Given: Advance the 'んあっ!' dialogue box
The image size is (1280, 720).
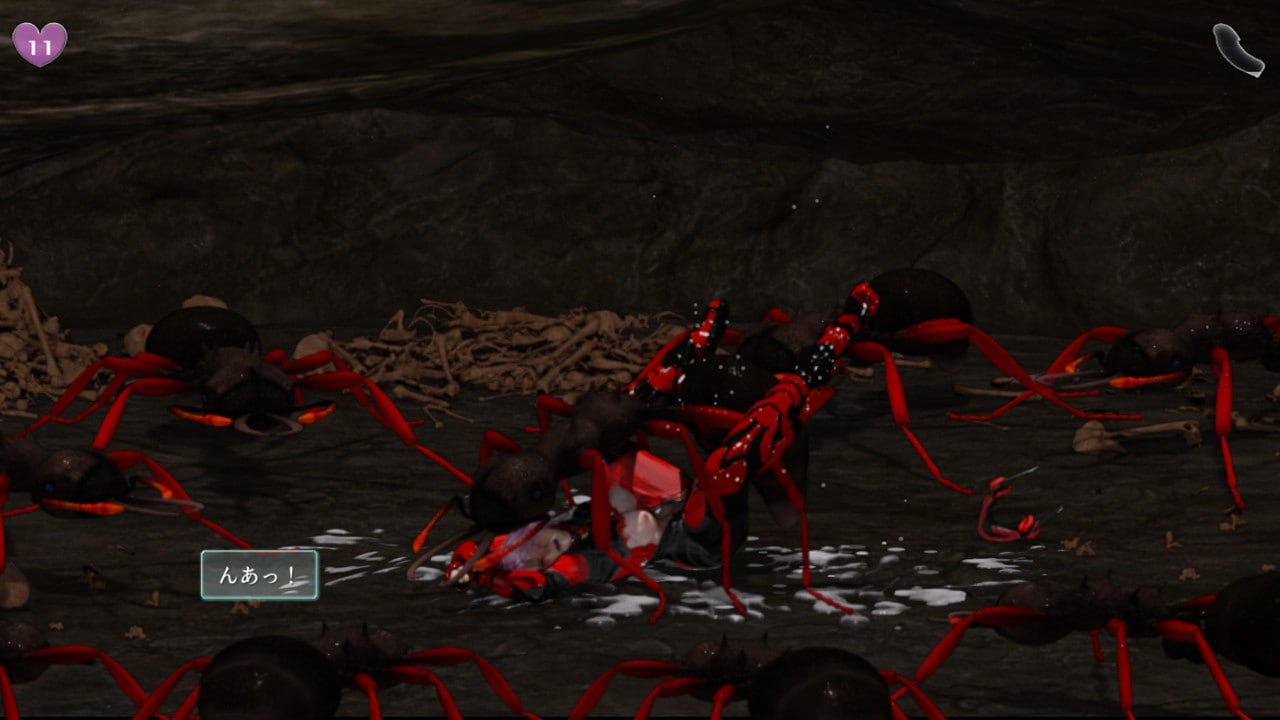Looking at the screenshot, I should click(259, 575).
